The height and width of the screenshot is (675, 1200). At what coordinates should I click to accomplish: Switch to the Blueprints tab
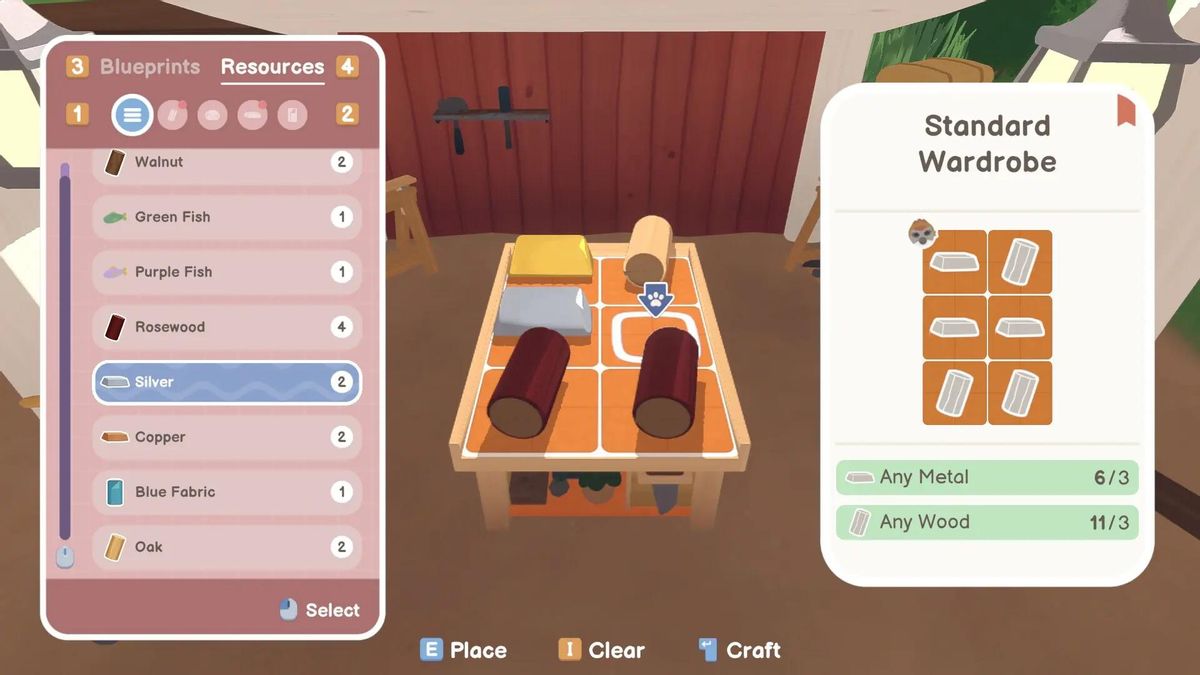pos(150,67)
